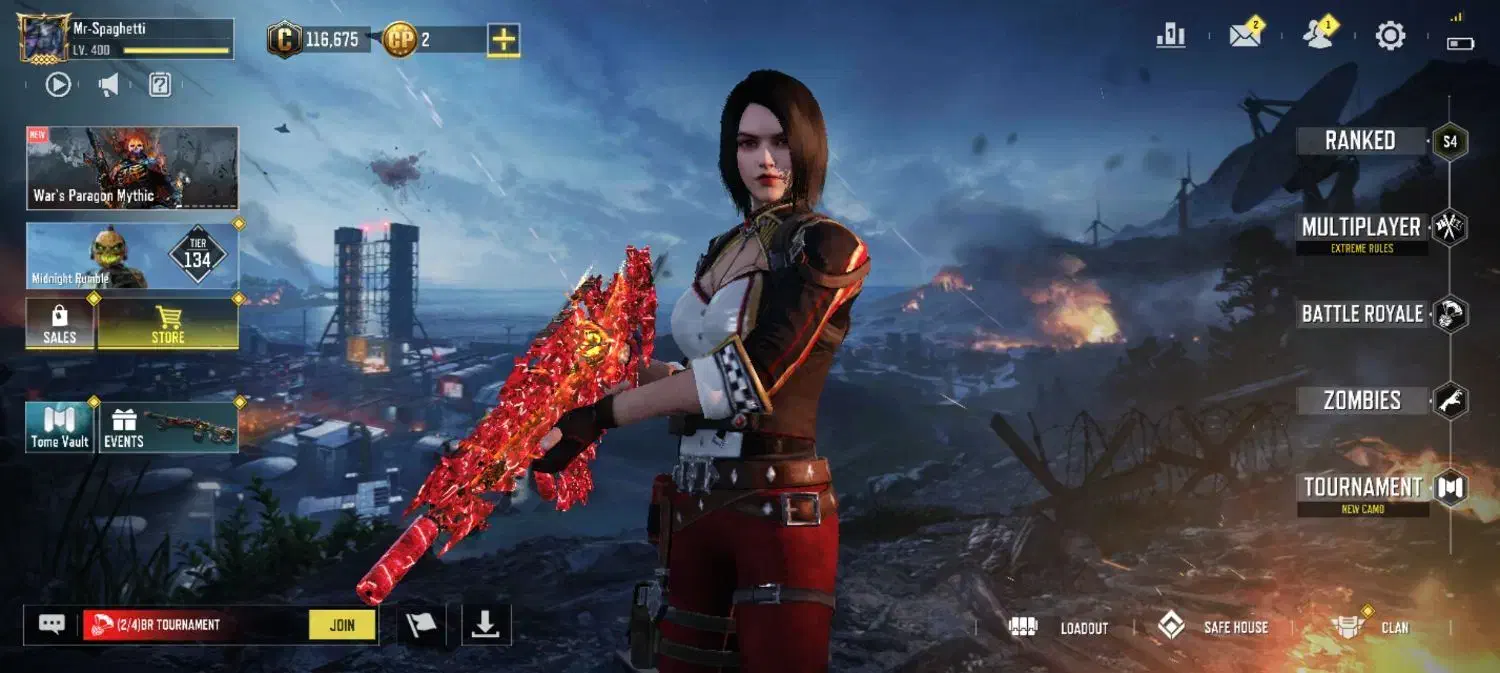
Task: Open the Store
Action: pyautogui.click(x=167, y=325)
